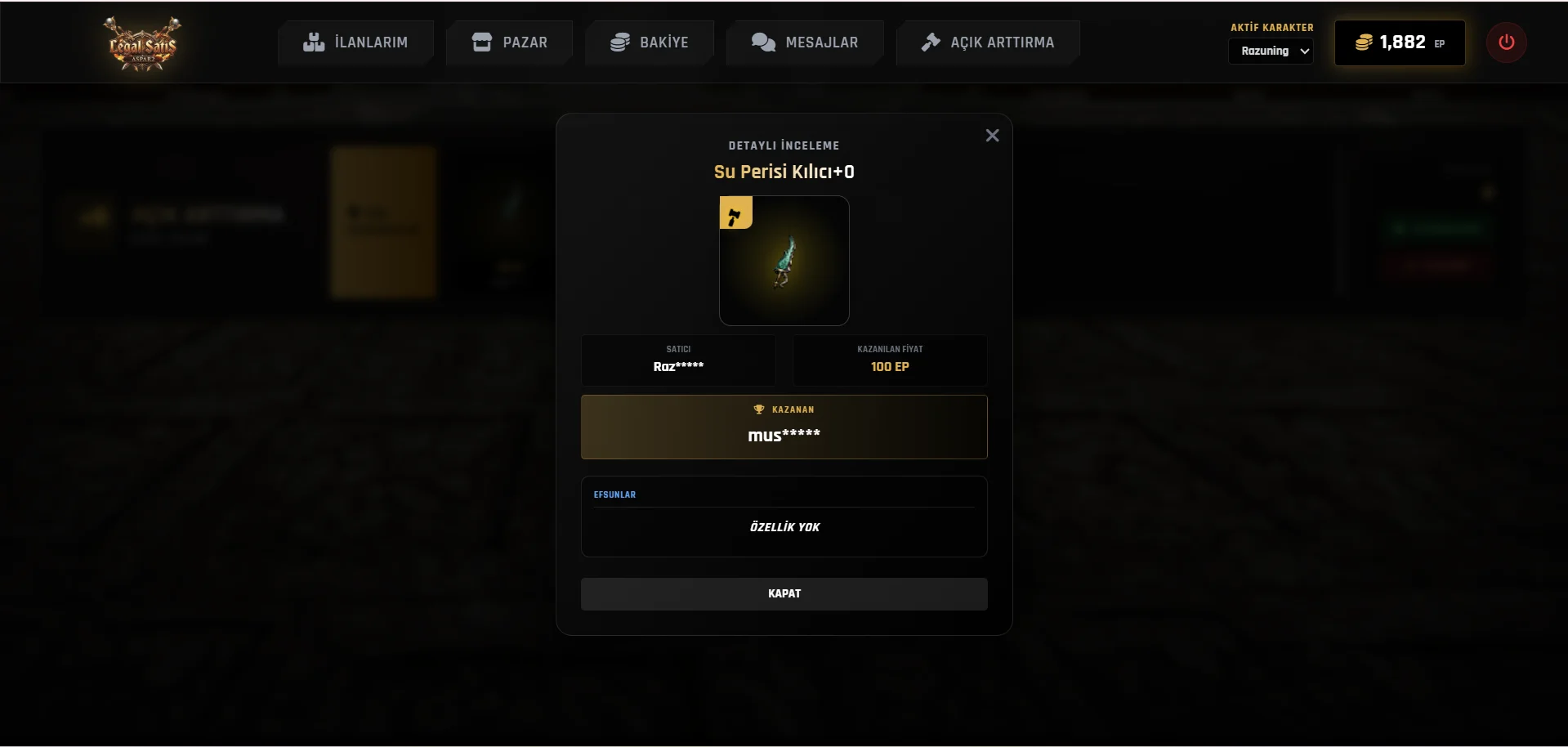Go to the PAZAR marketplace
Viewport: 1568px width, 747px height.
tap(510, 42)
